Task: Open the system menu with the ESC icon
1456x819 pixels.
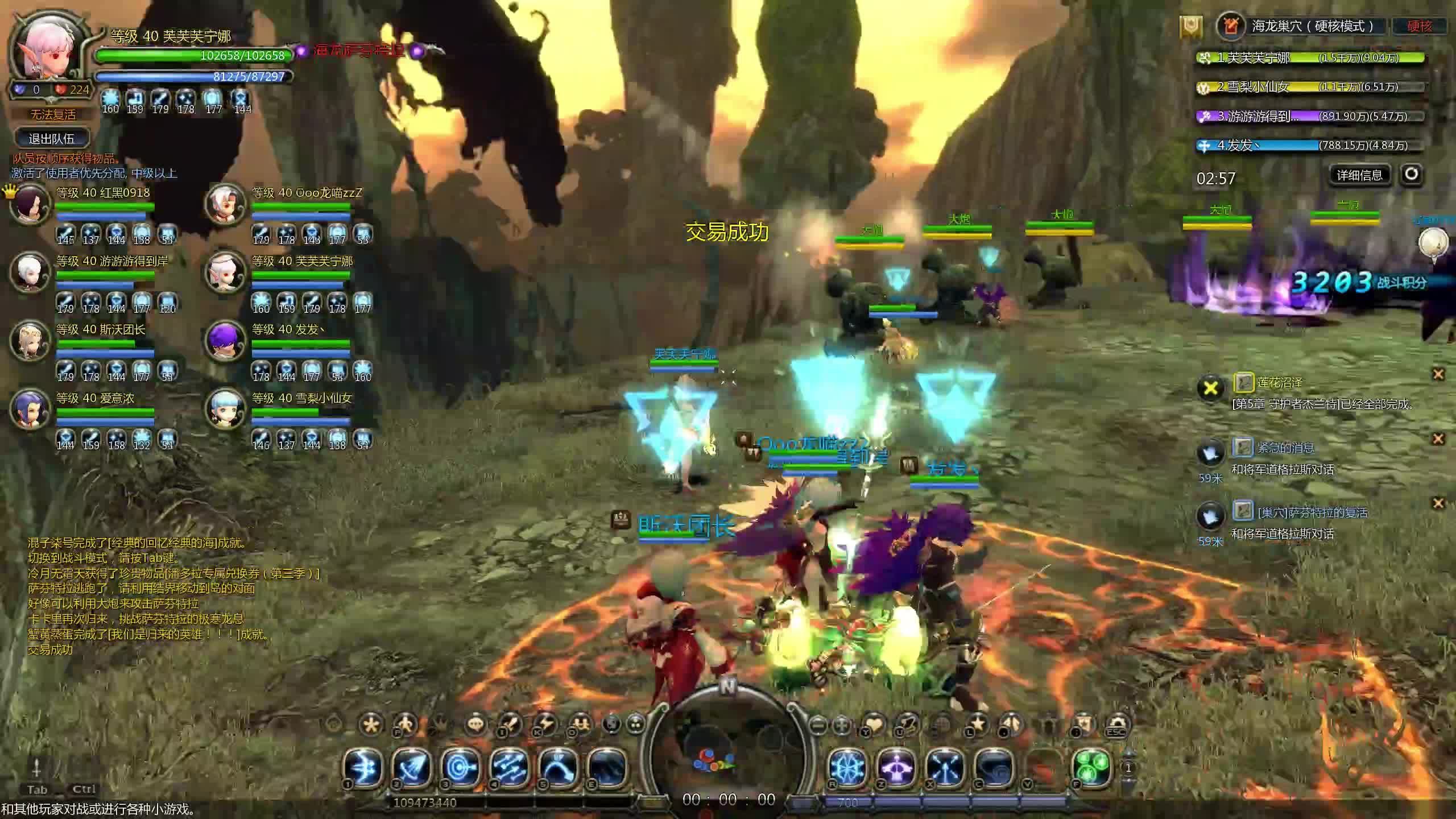Action: [1117, 725]
